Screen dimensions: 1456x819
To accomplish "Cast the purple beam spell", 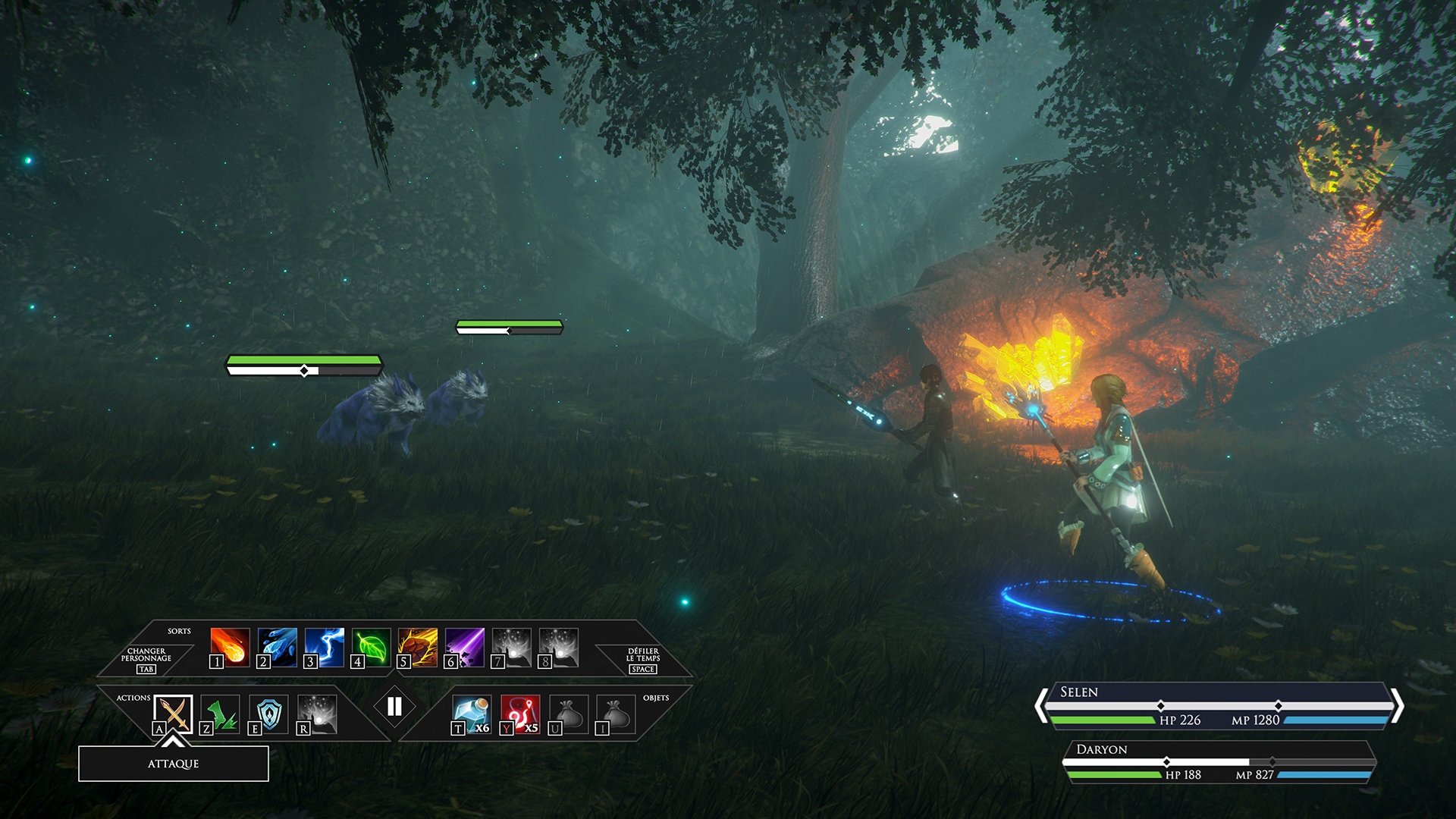I will [465, 647].
